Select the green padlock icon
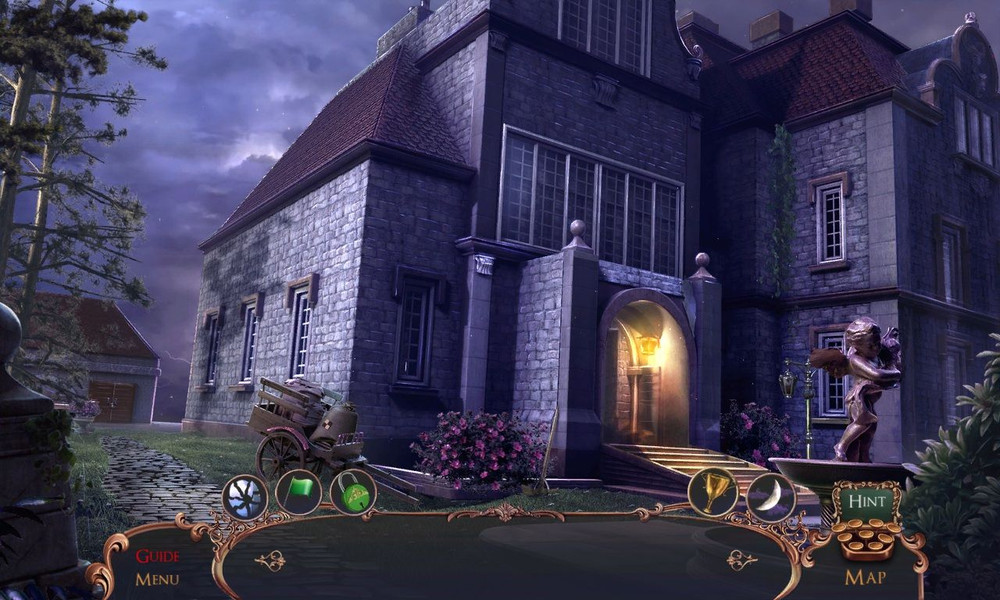This screenshot has width=1000, height=600. 353,492
